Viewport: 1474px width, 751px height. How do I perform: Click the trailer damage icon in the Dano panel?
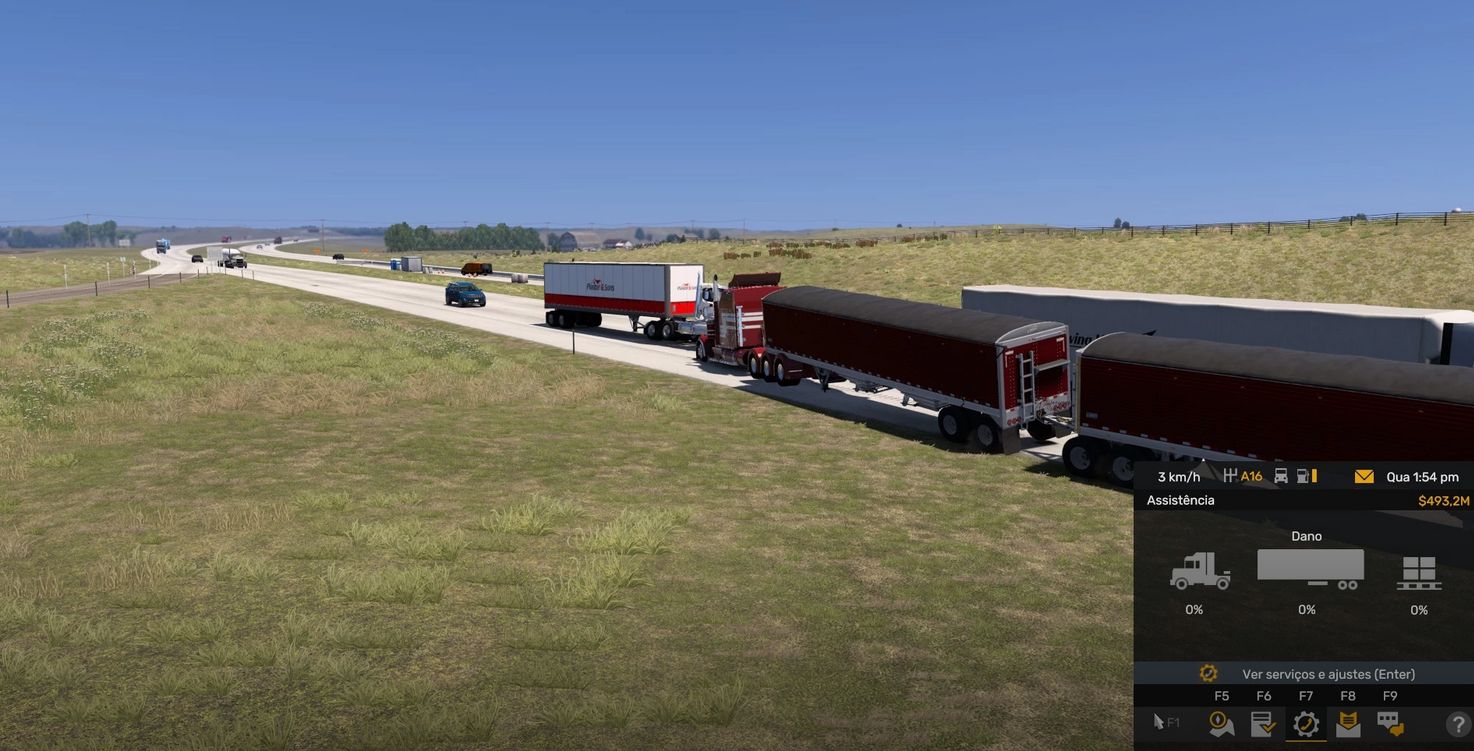click(1308, 568)
